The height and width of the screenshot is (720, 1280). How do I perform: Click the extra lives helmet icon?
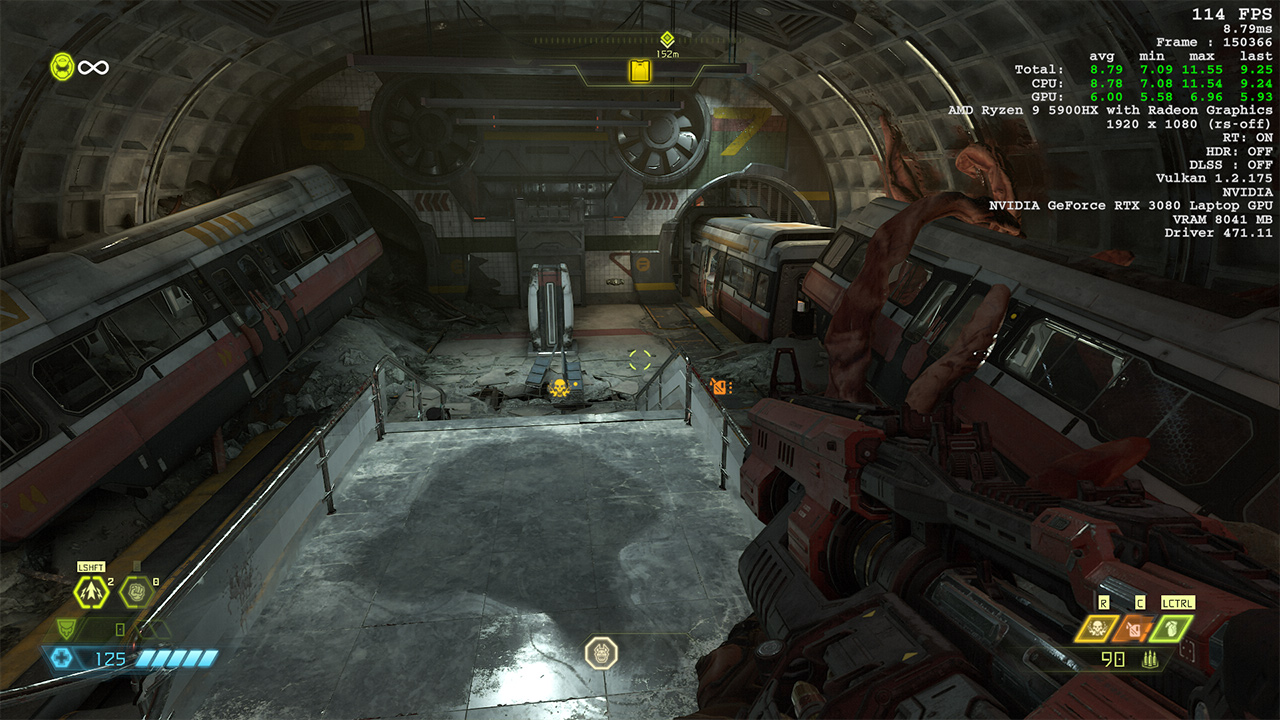point(62,66)
